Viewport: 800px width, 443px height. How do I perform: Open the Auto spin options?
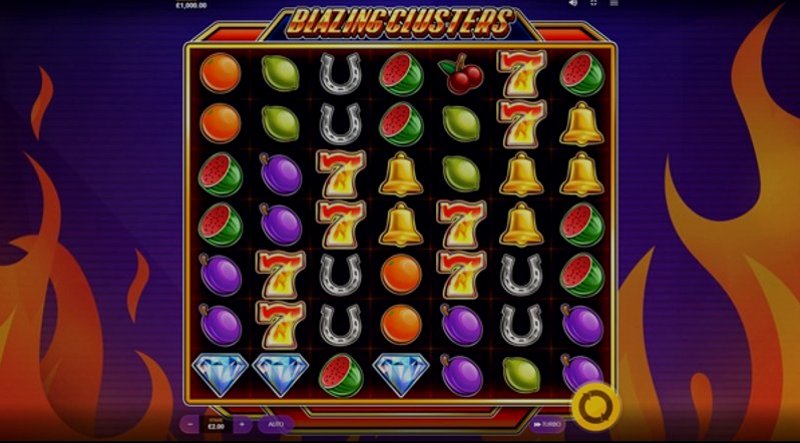(x=277, y=424)
